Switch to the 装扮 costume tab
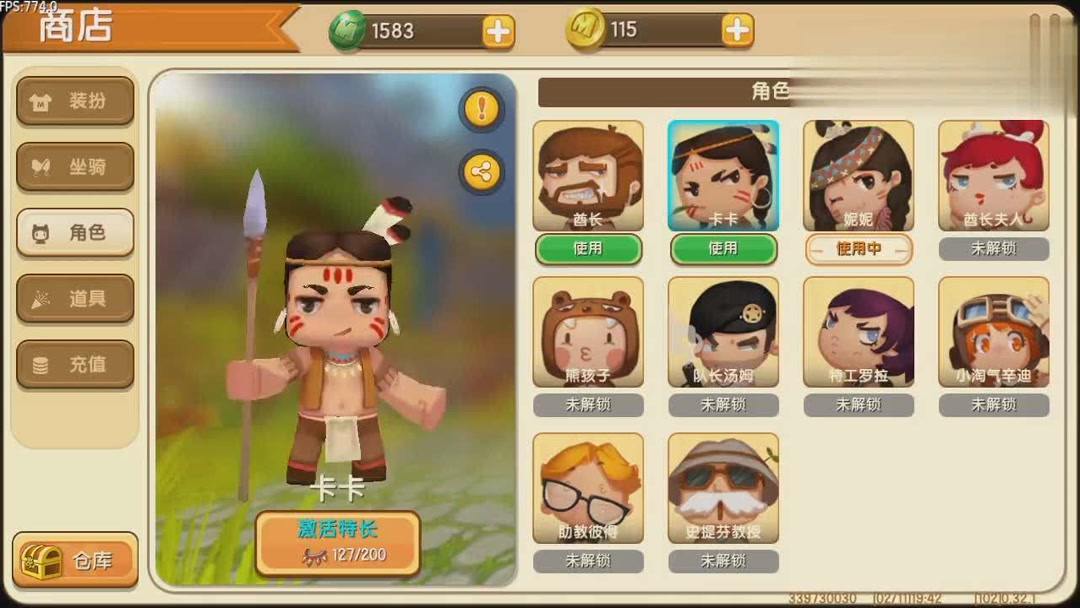The width and height of the screenshot is (1080, 608). click(x=75, y=101)
